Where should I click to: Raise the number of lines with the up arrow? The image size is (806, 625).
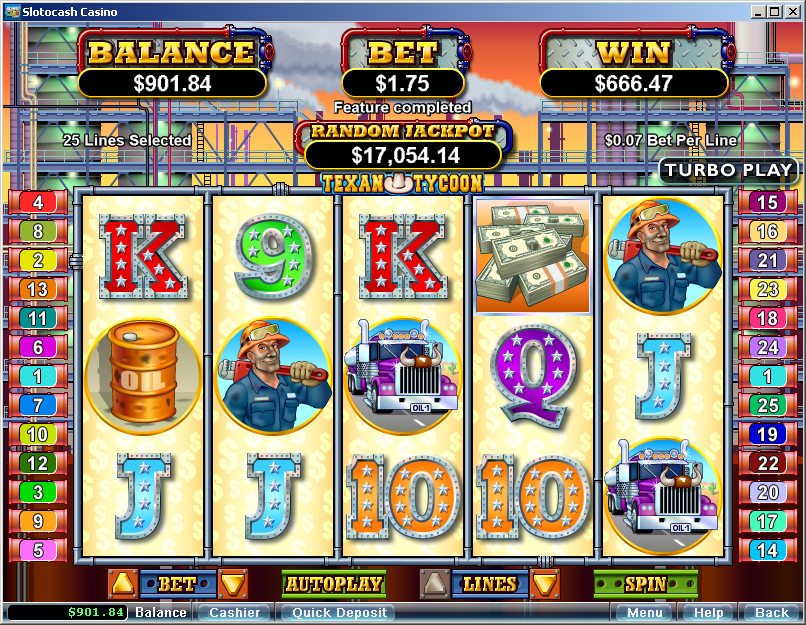tap(435, 584)
